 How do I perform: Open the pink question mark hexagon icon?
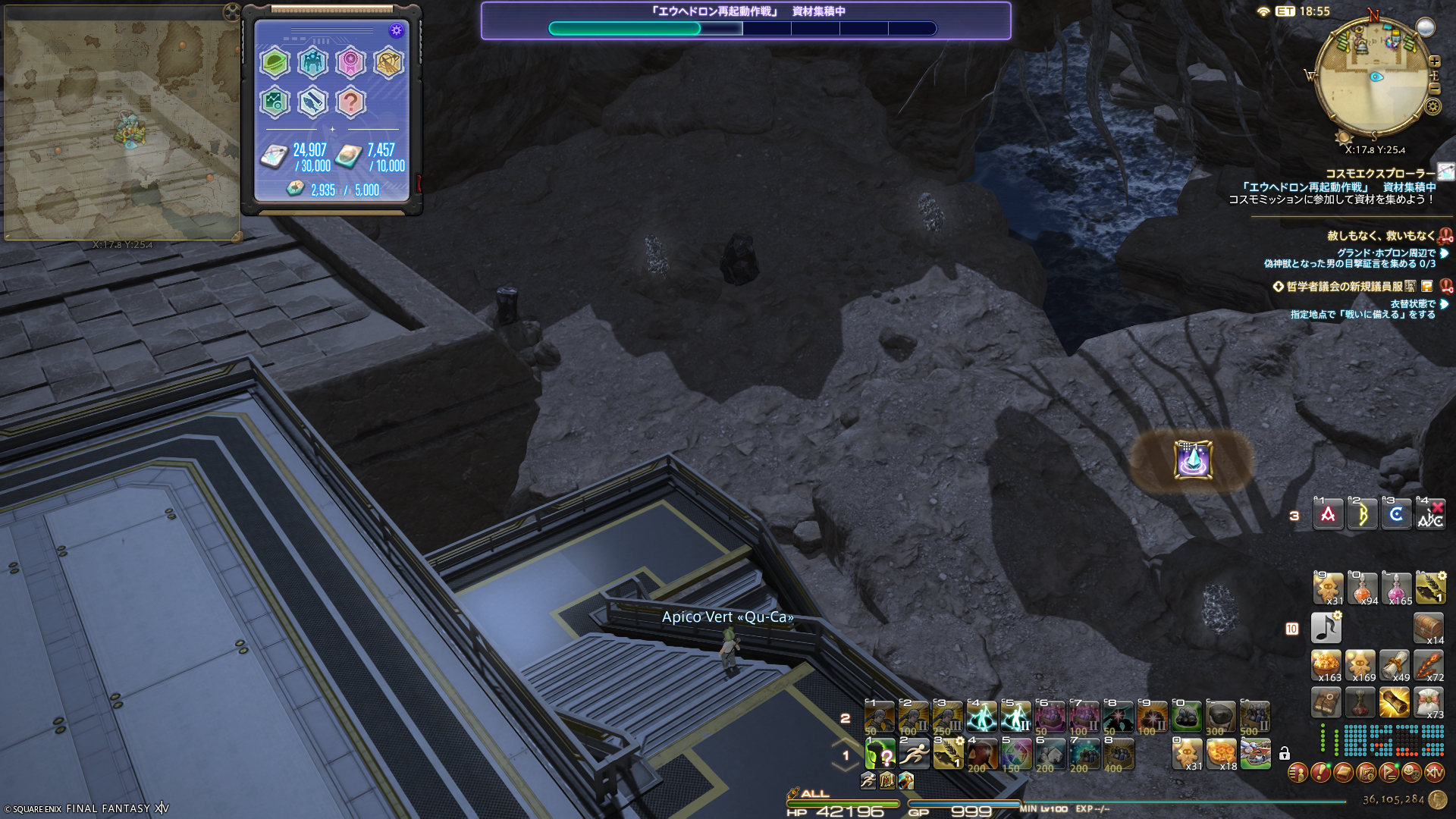[x=350, y=102]
